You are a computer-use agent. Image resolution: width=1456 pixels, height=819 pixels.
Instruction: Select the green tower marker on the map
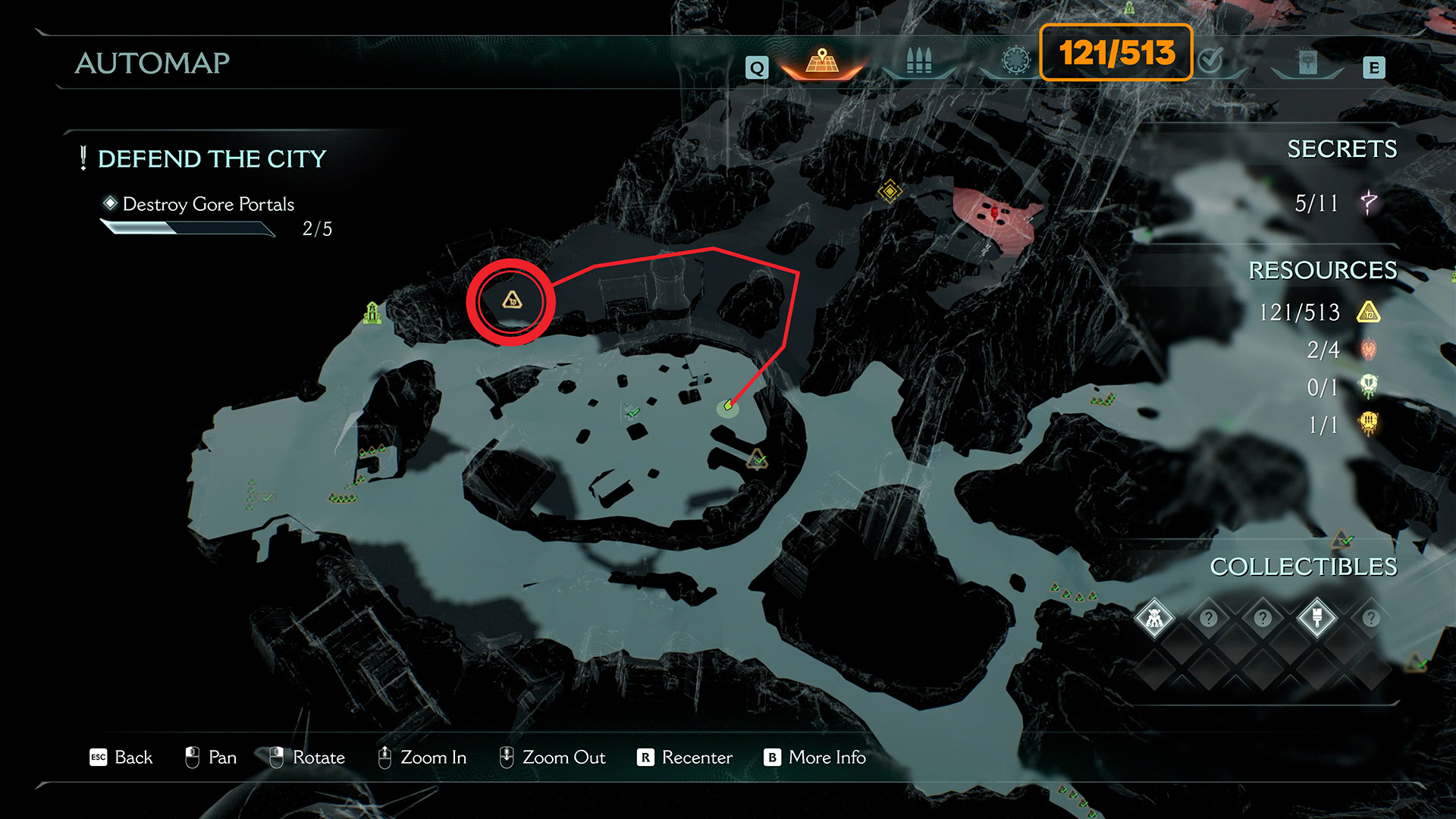(372, 312)
